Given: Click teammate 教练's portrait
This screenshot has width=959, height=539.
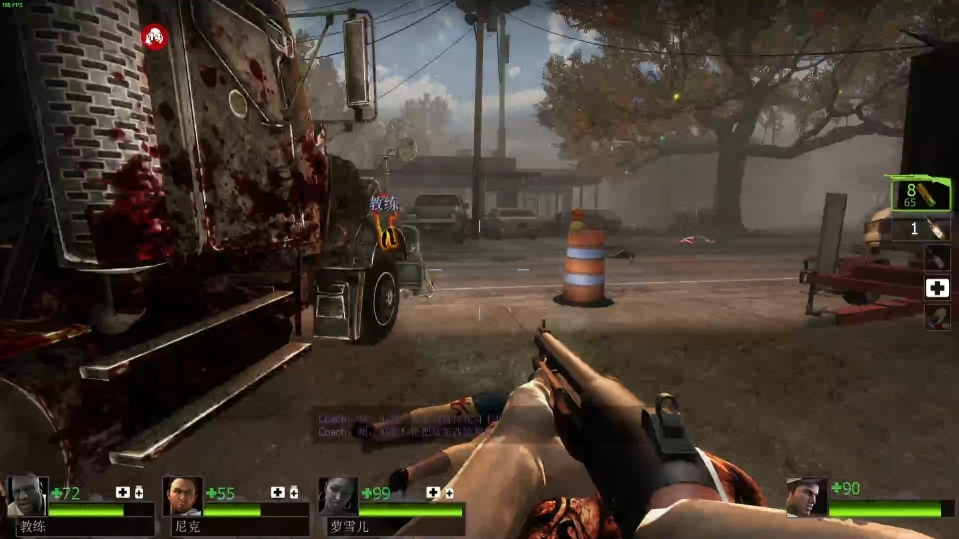Looking at the screenshot, I should (x=26, y=496).
